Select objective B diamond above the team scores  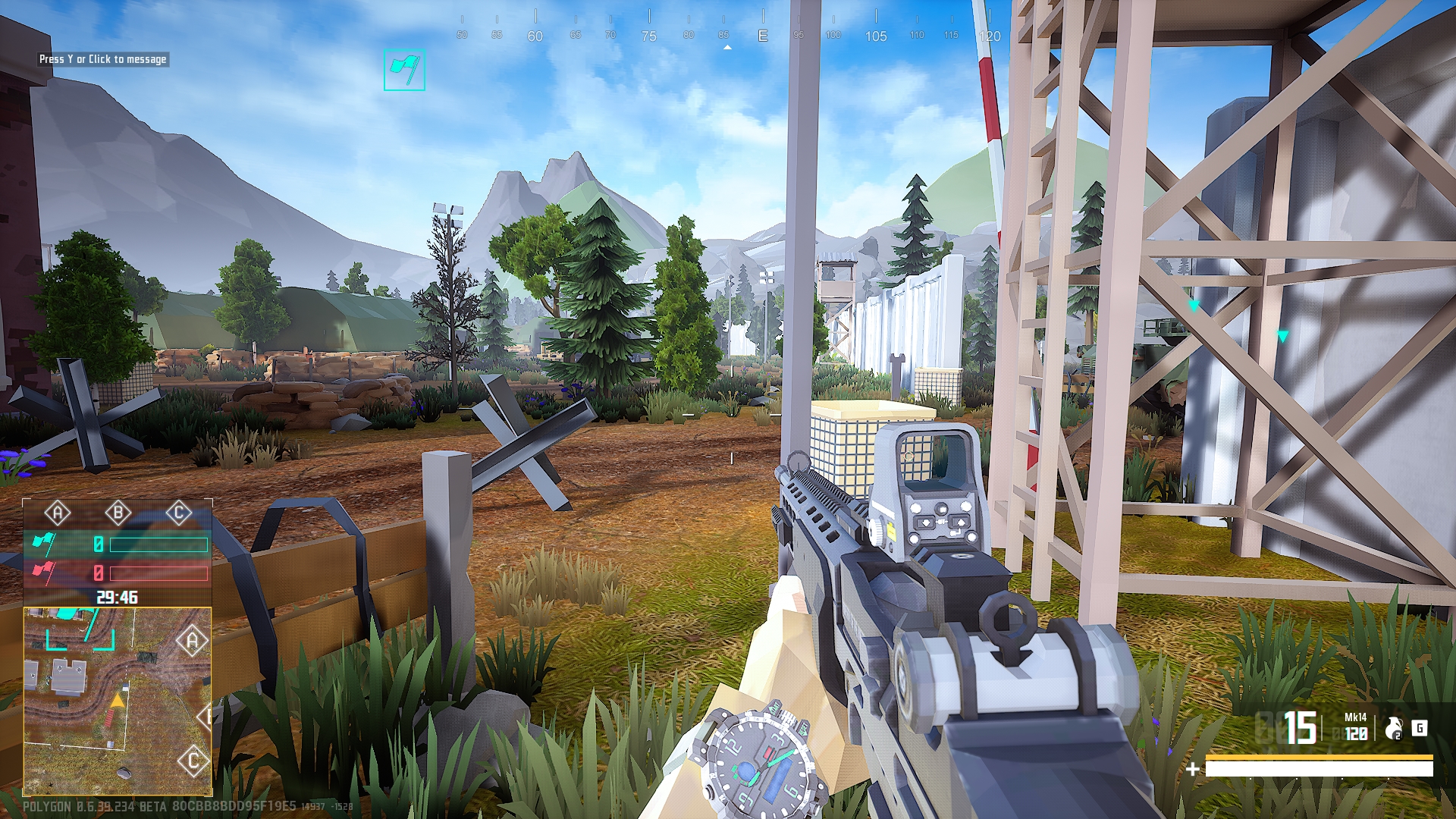pos(118,513)
